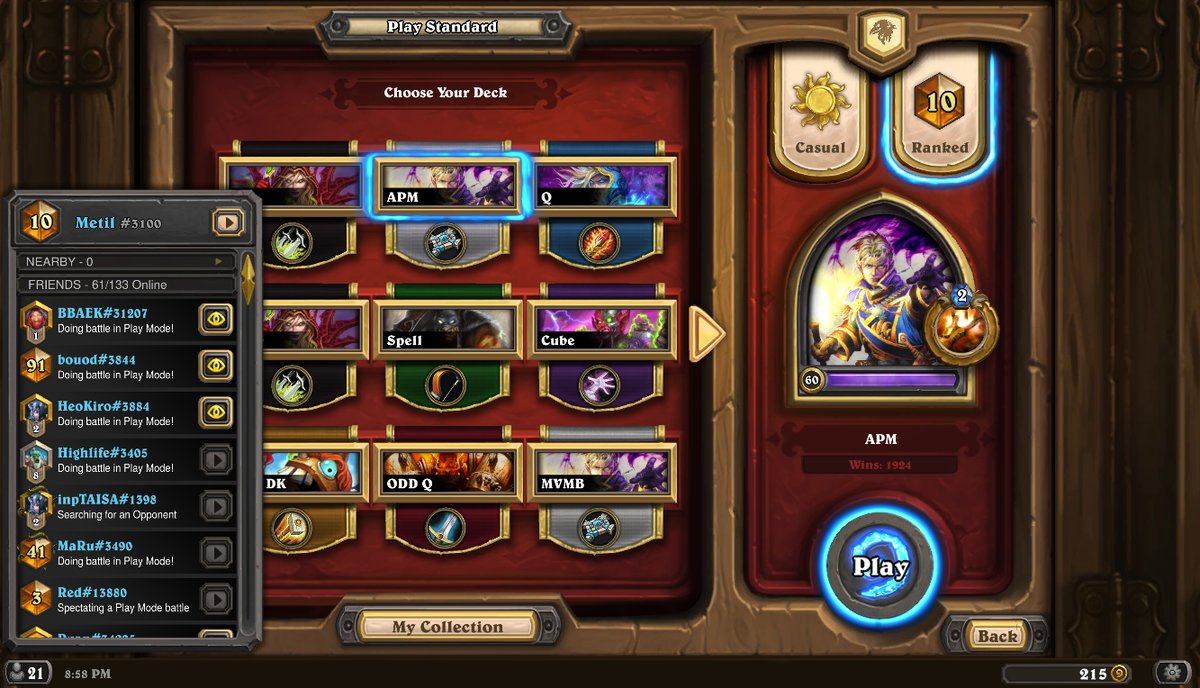1200x688 pixels.
Task: Toggle the friends list button showing 21
Action: point(27,673)
